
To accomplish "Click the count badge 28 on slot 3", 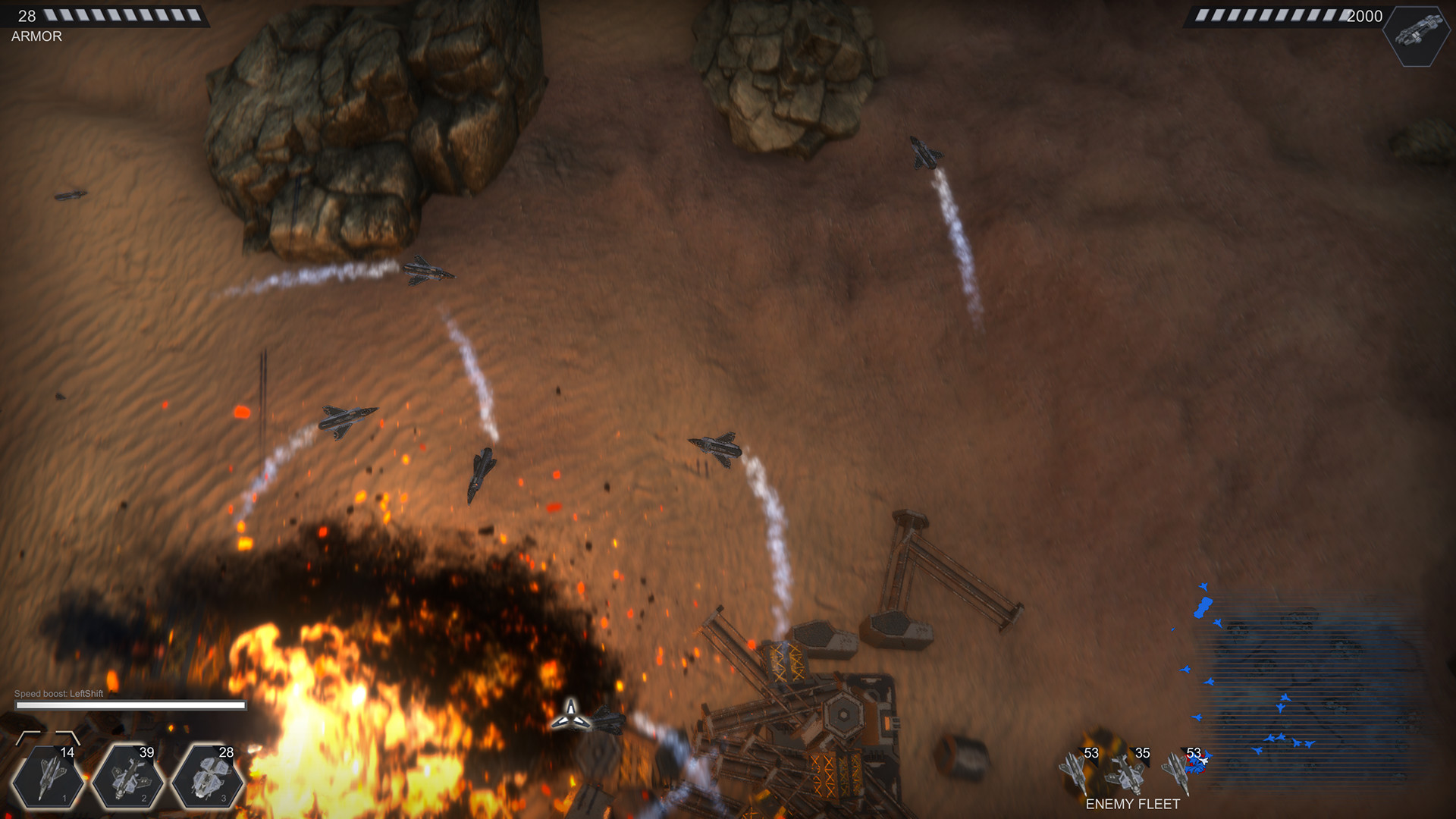I will (226, 753).
